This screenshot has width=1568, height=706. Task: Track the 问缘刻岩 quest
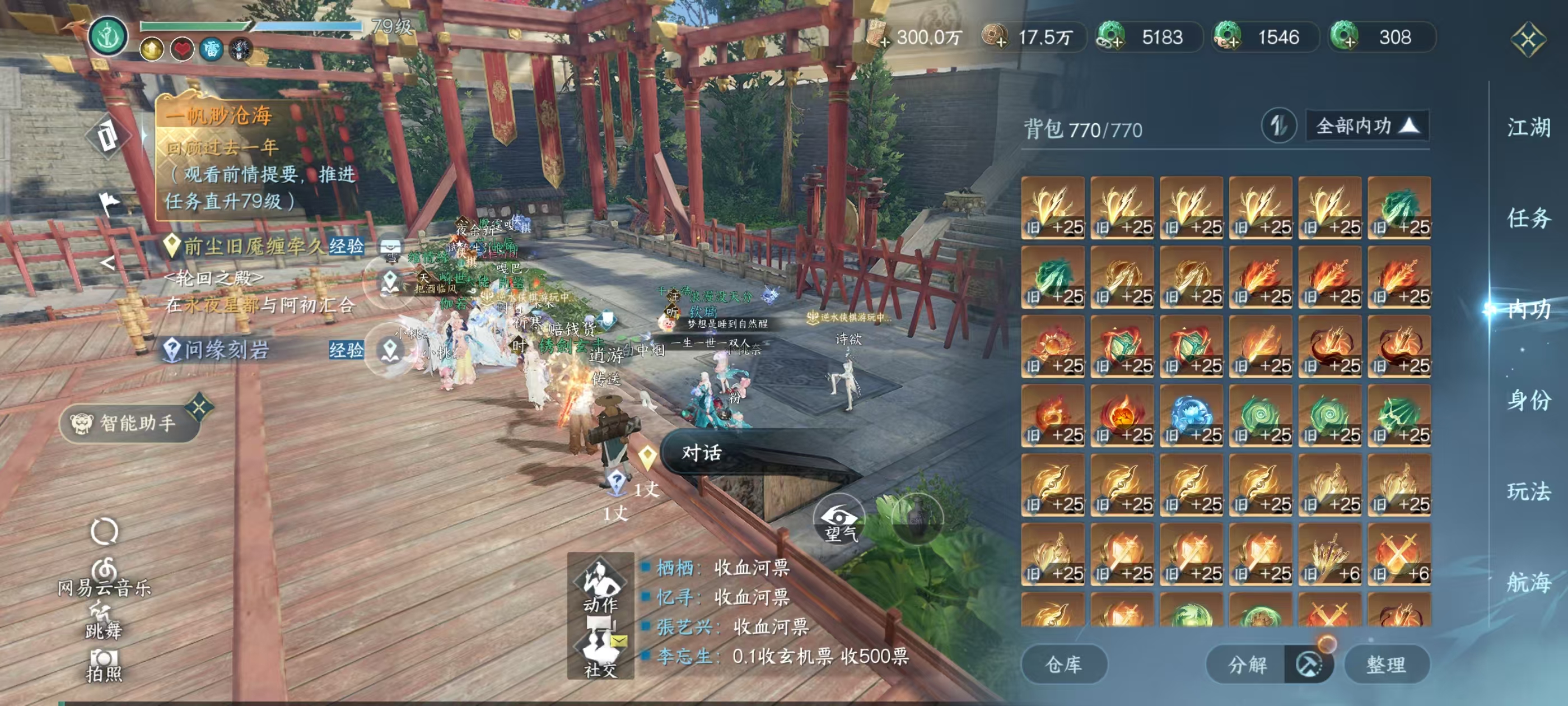(226, 350)
